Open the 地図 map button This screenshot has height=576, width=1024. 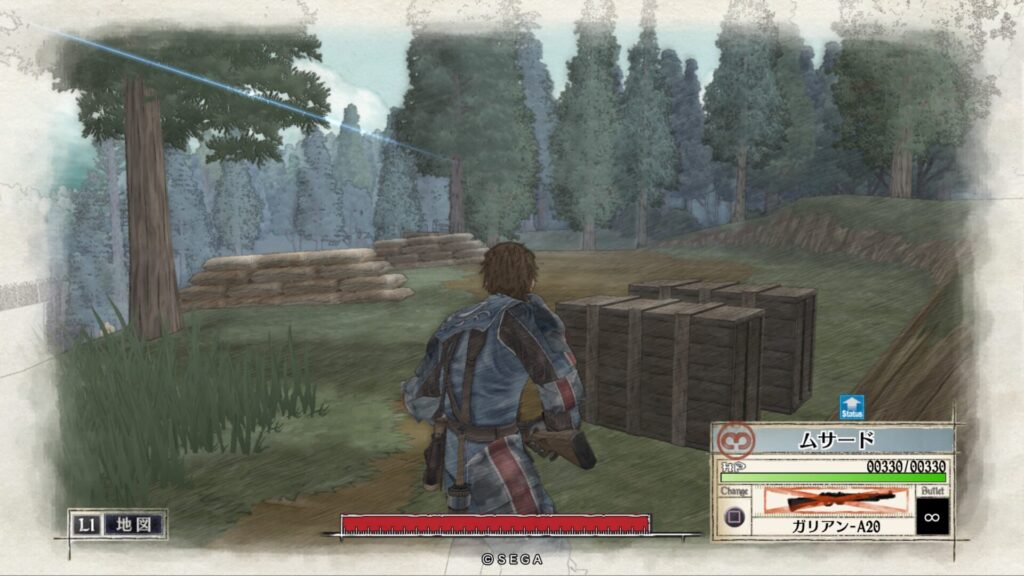tap(133, 523)
